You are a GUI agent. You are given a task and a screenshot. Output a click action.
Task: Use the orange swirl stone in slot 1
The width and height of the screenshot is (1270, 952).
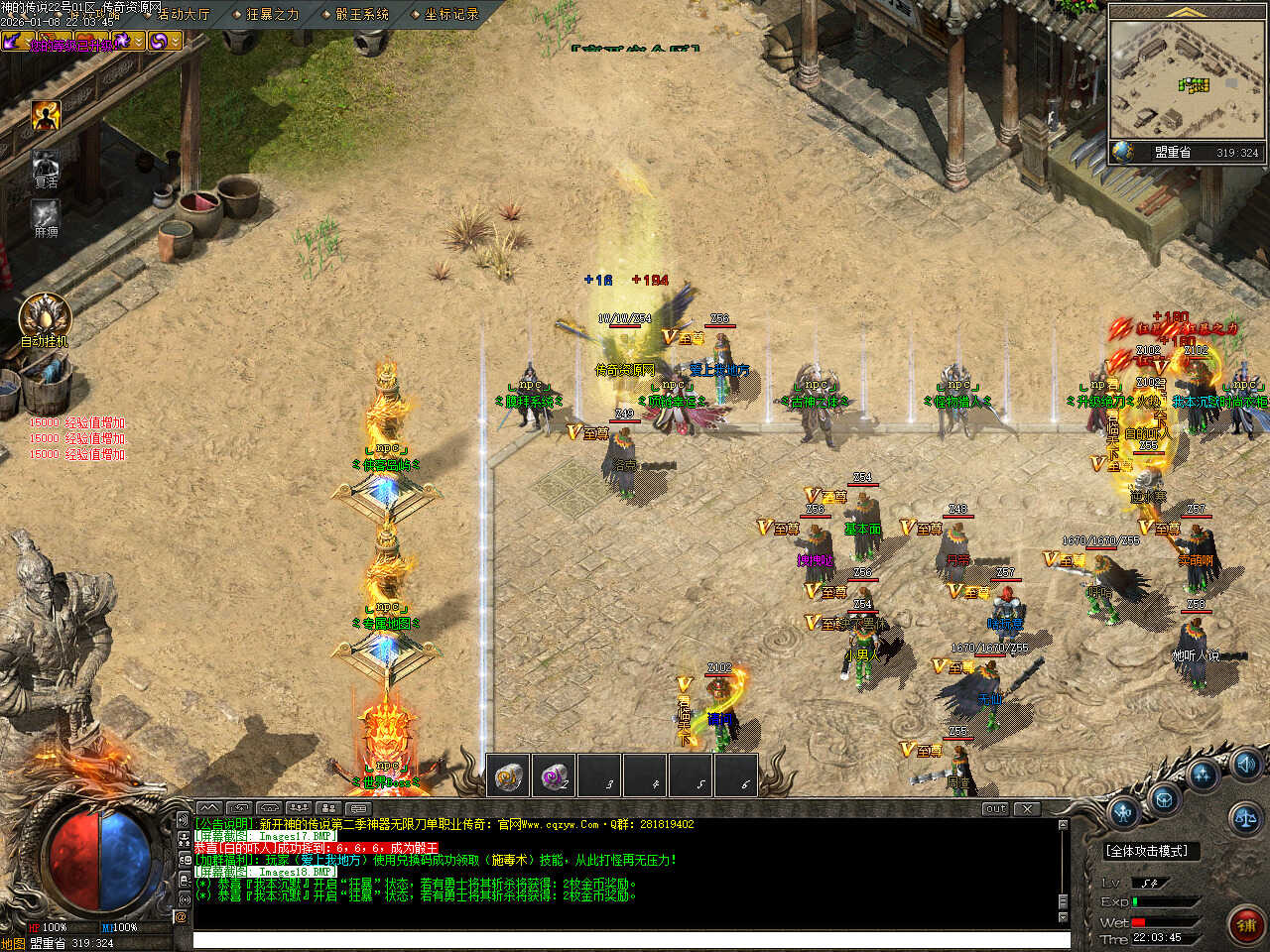pyautogui.click(x=509, y=777)
